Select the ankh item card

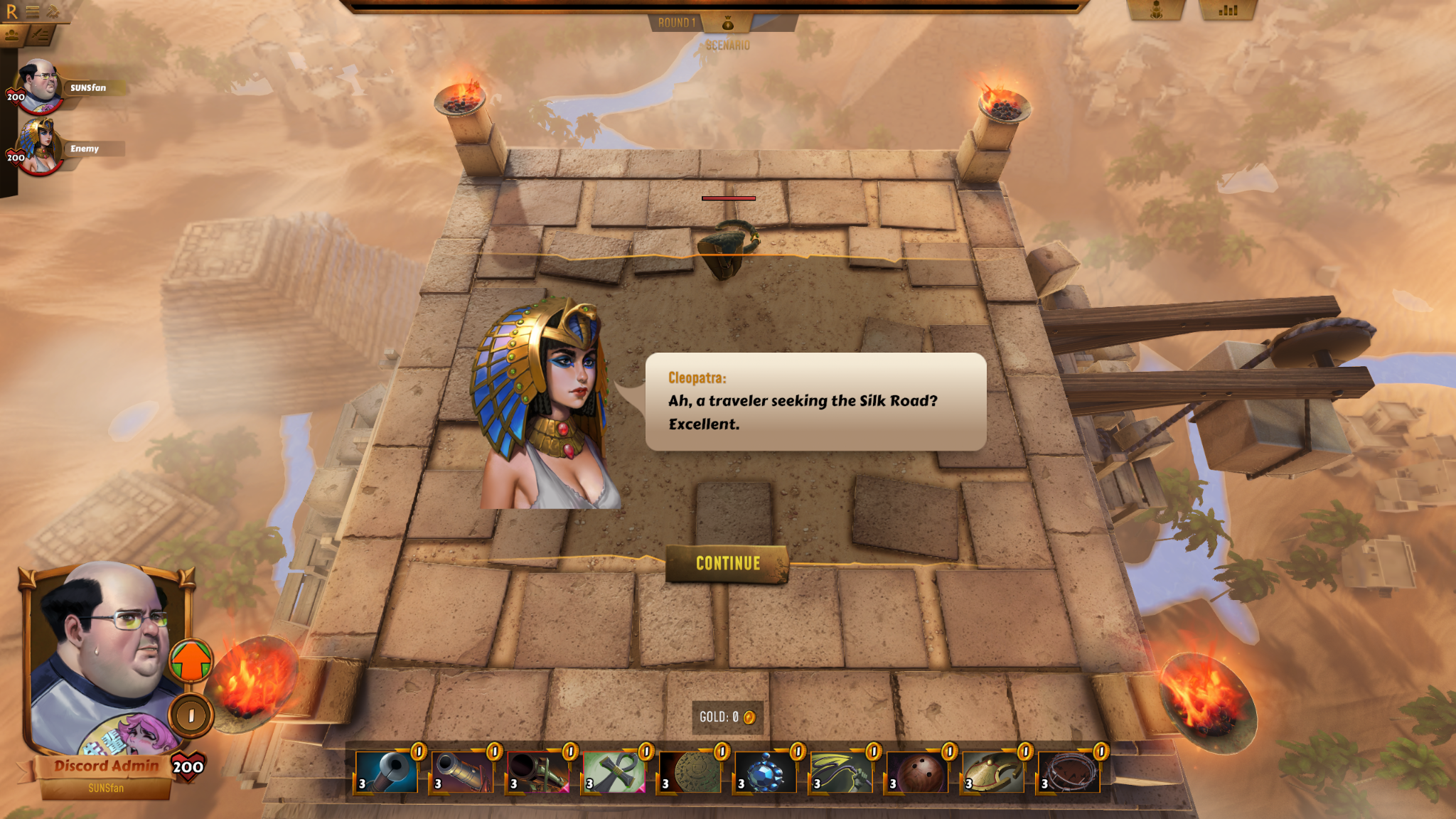[x=613, y=773]
